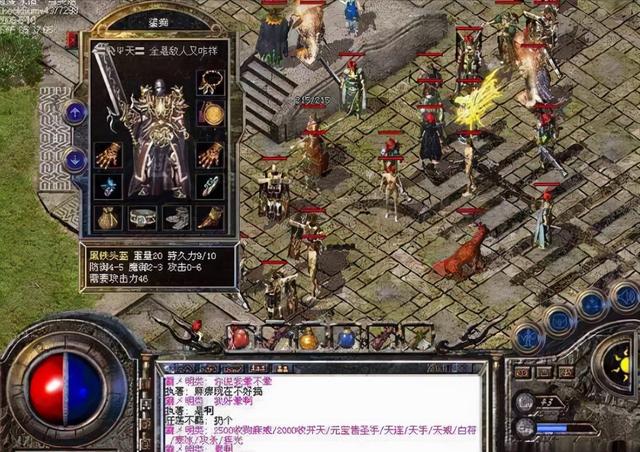Select the brown pouch equipment slot
The width and height of the screenshot is (640, 452).
[x=108, y=217]
